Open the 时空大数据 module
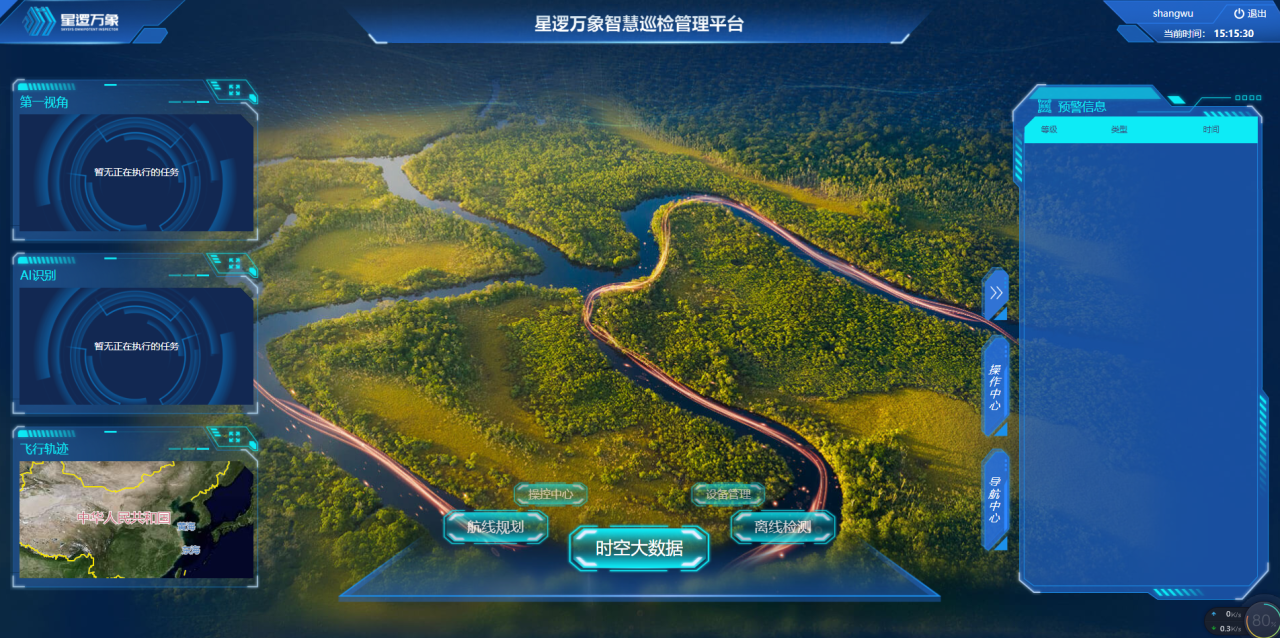Viewport: 1280px width, 638px height. click(x=639, y=548)
